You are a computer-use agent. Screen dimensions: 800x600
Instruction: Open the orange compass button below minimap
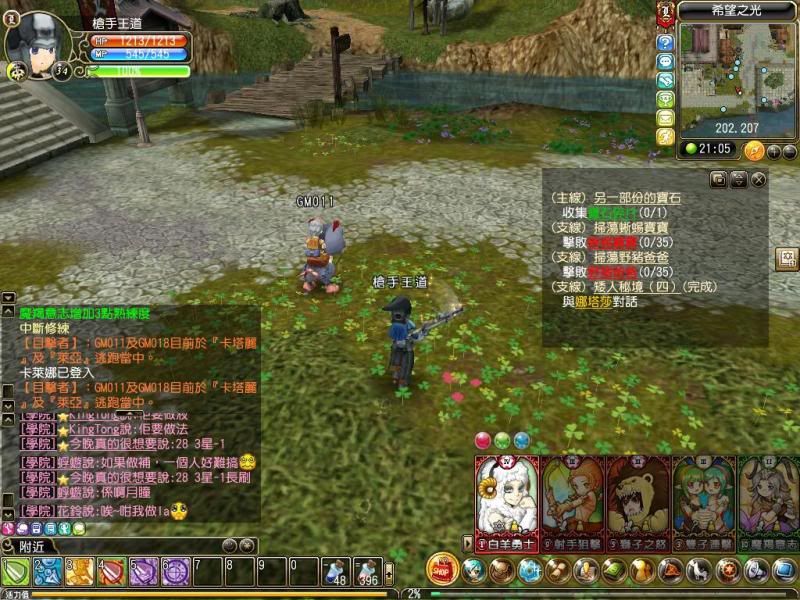(x=754, y=150)
